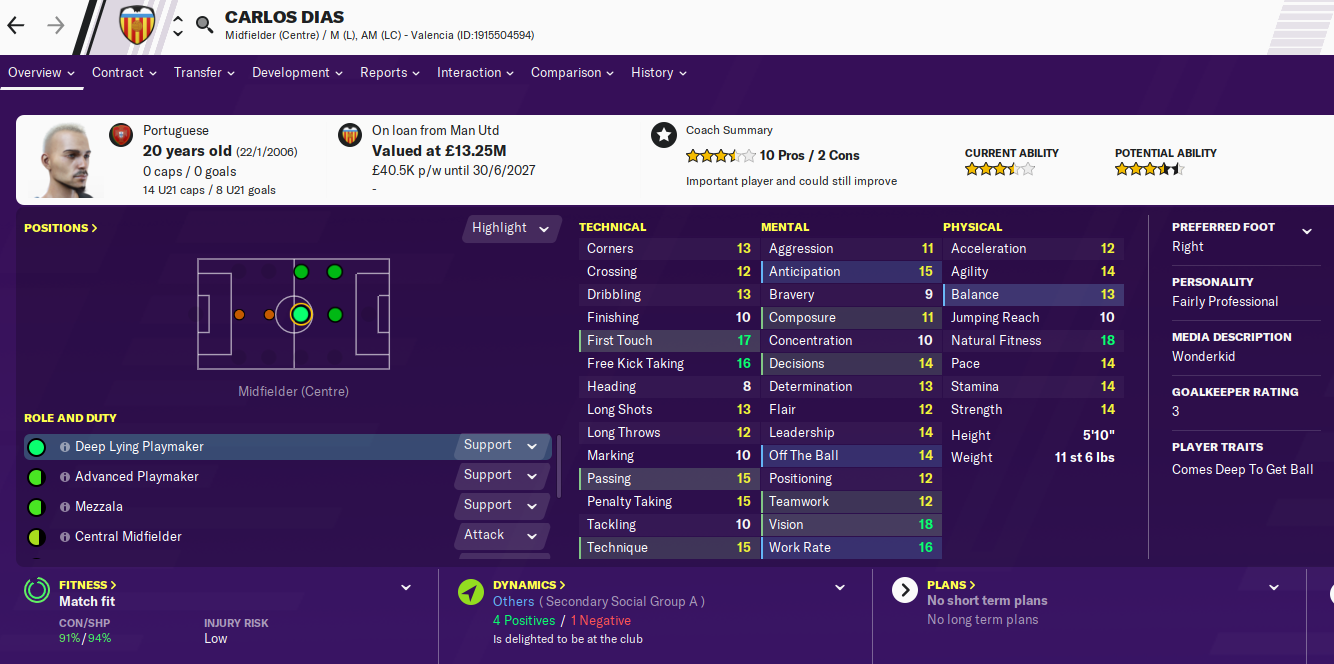Viewport: 1334px width, 664px height.
Task: Open the Comparison menu
Action: (572, 73)
